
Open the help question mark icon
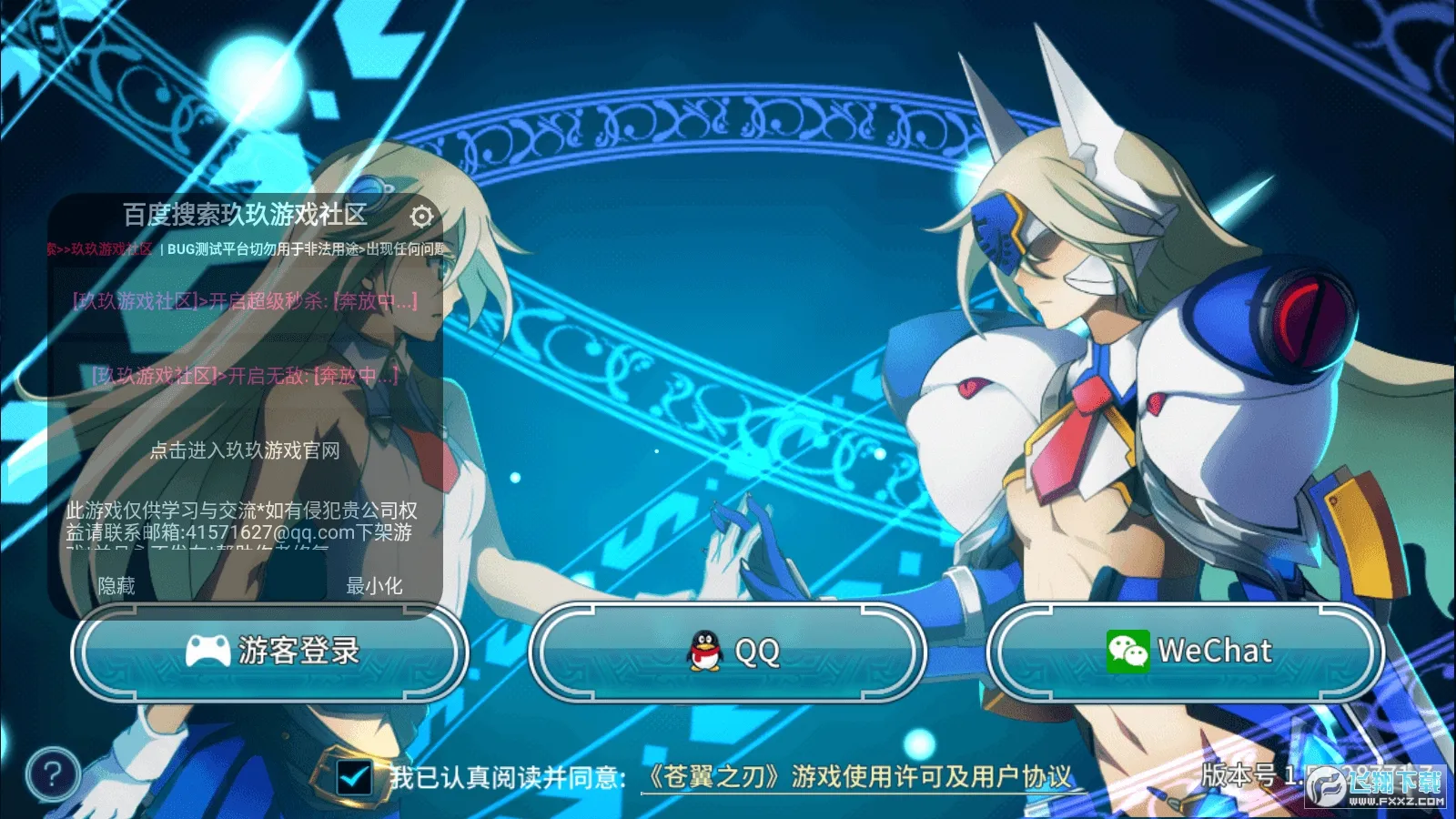(x=53, y=774)
